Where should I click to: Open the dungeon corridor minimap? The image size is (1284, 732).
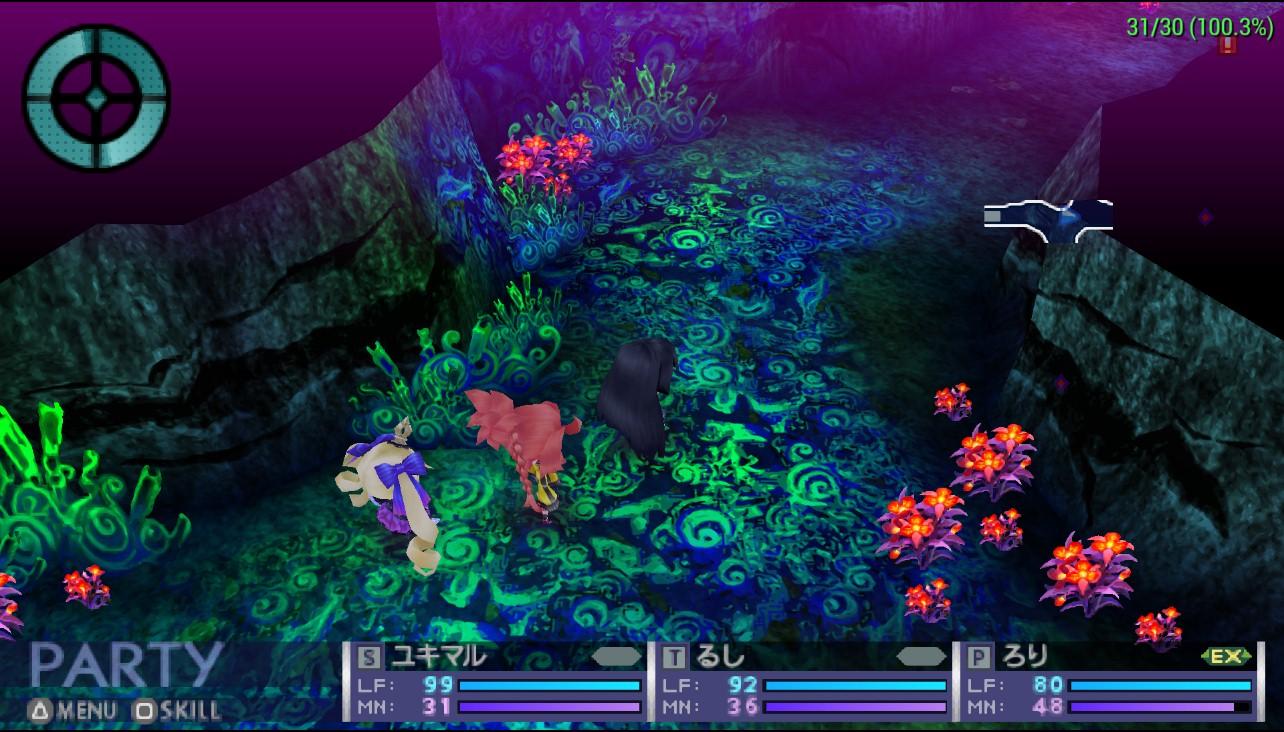pos(1048,220)
